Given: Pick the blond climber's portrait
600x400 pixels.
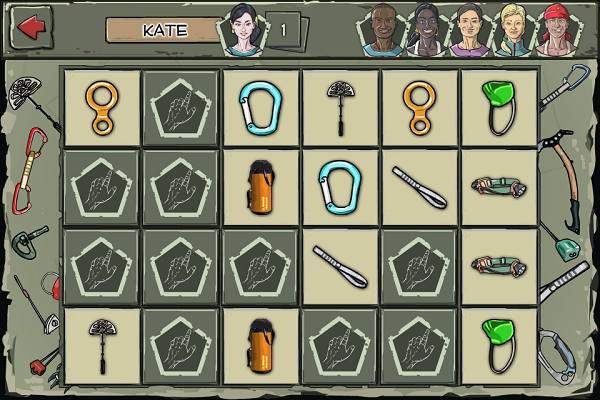Looking at the screenshot, I should [x=510, y=32].
